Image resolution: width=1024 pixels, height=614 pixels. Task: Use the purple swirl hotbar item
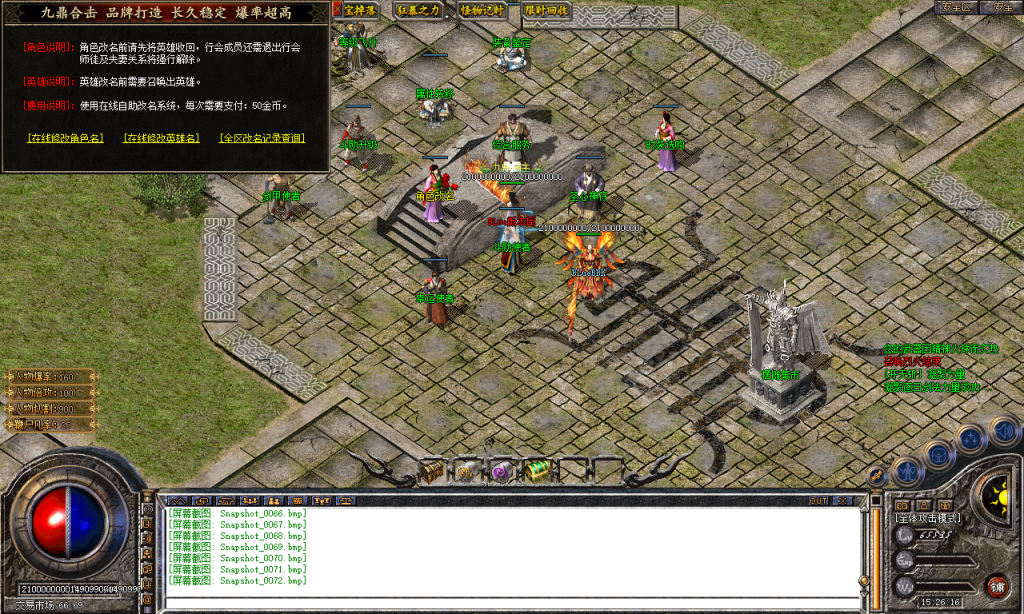coord(501,471)
